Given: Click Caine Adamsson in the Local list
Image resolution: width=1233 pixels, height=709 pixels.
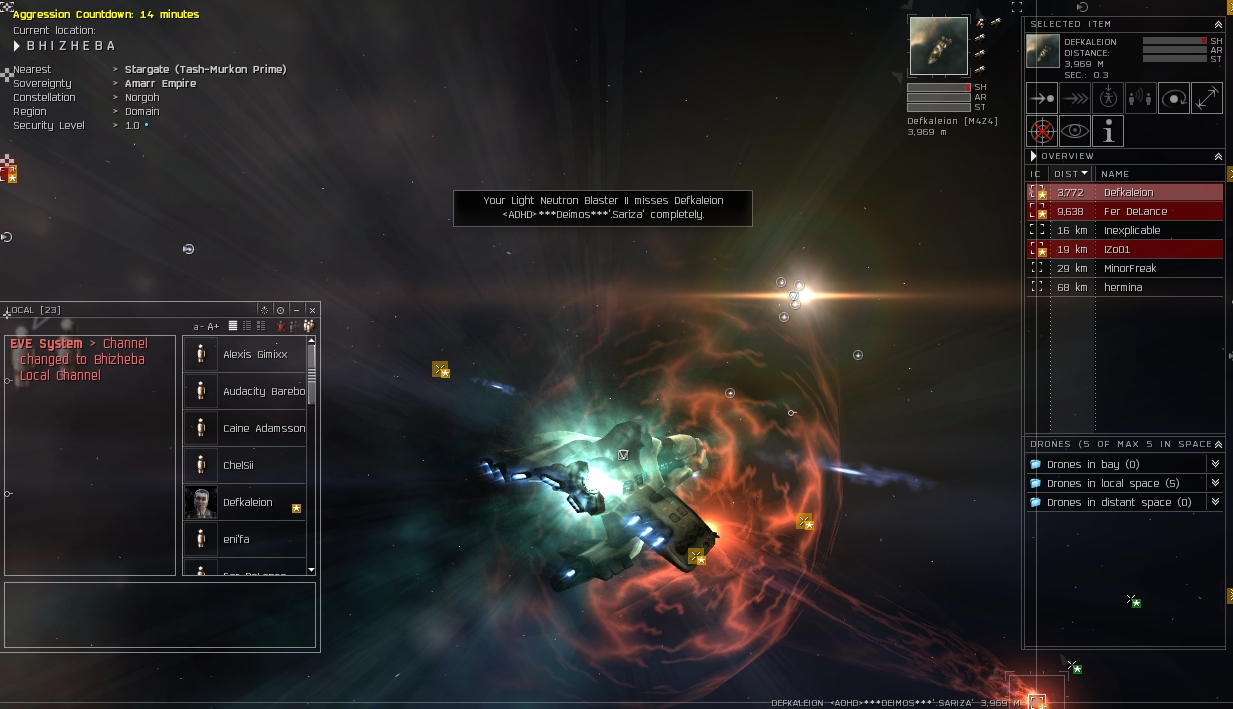Looking at the screenshot, I should tap(264, 428).
